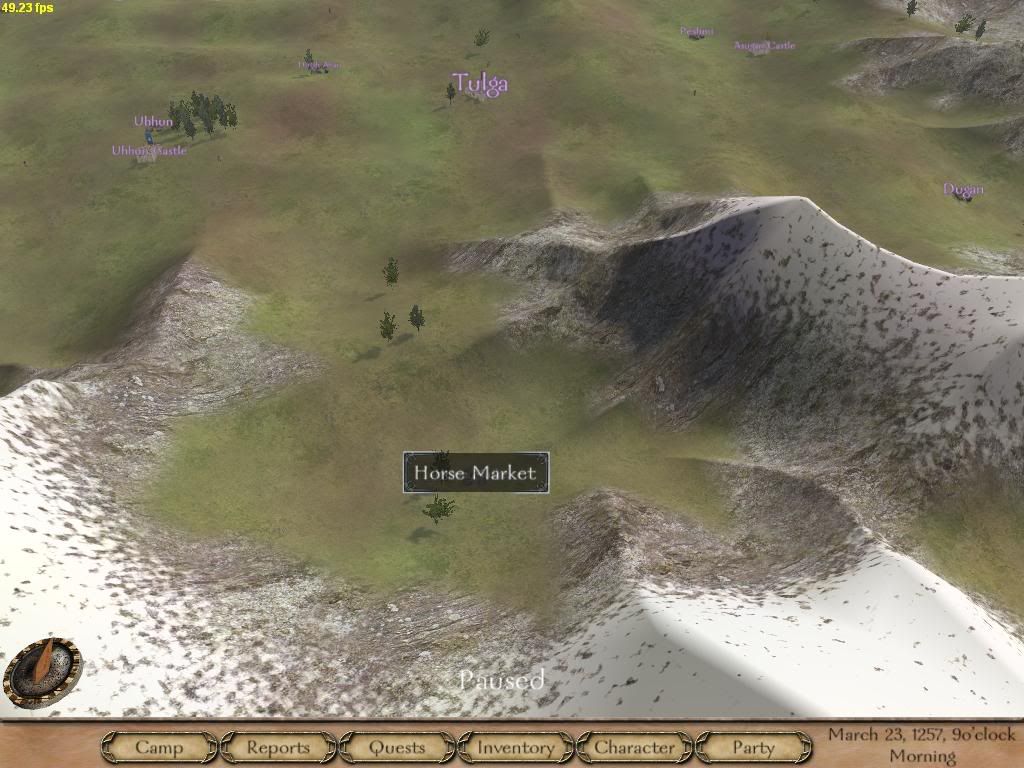Open the Party screen
The height and width of the screenshot is (768, 1024).
753,747
